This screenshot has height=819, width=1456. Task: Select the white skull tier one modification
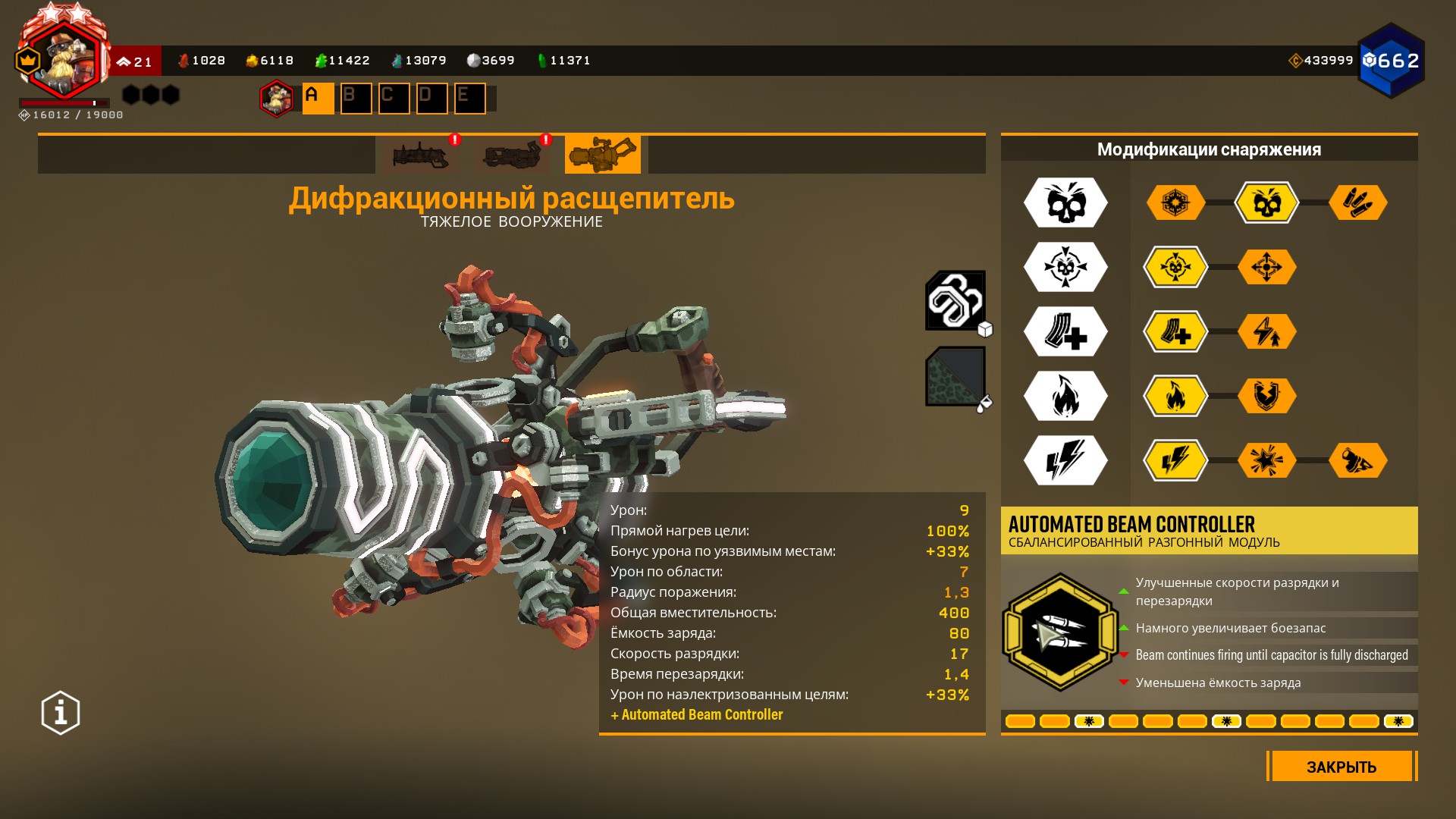pos(1065,202)
